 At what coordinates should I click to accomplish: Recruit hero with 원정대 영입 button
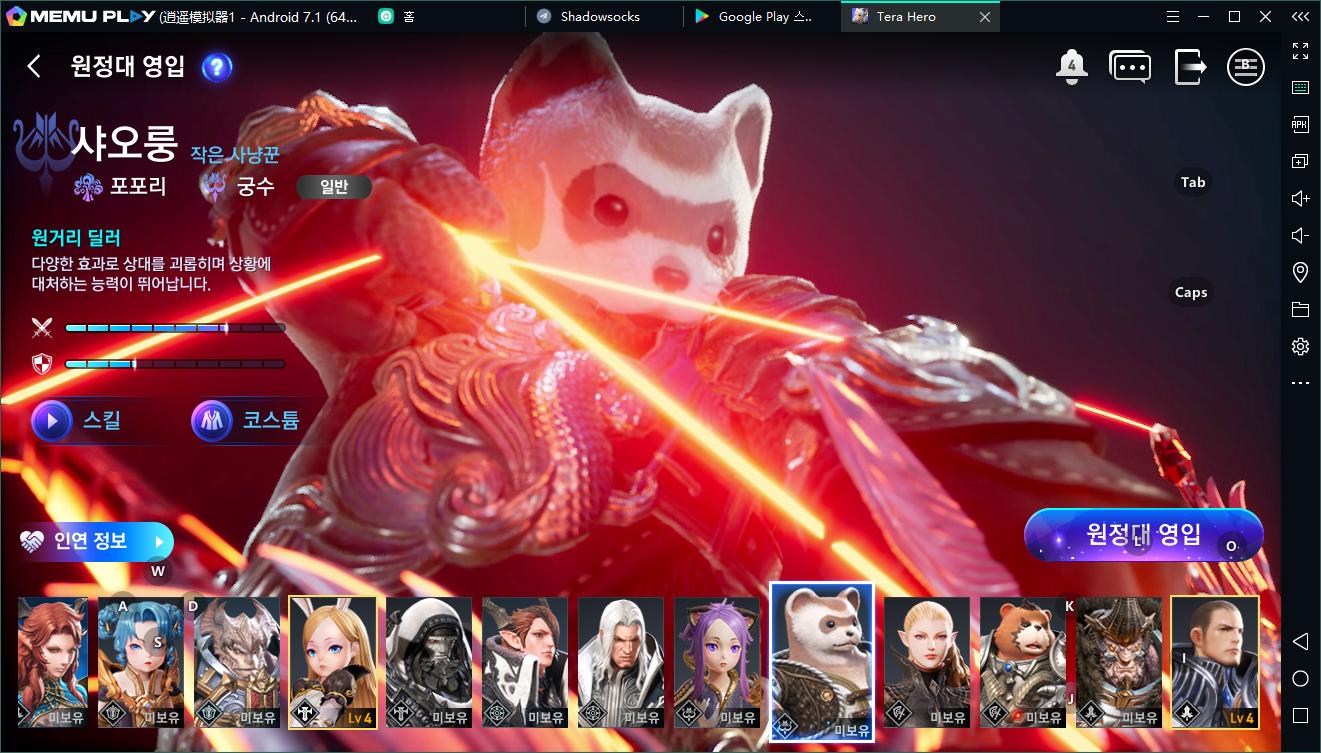coord(1144,535)
